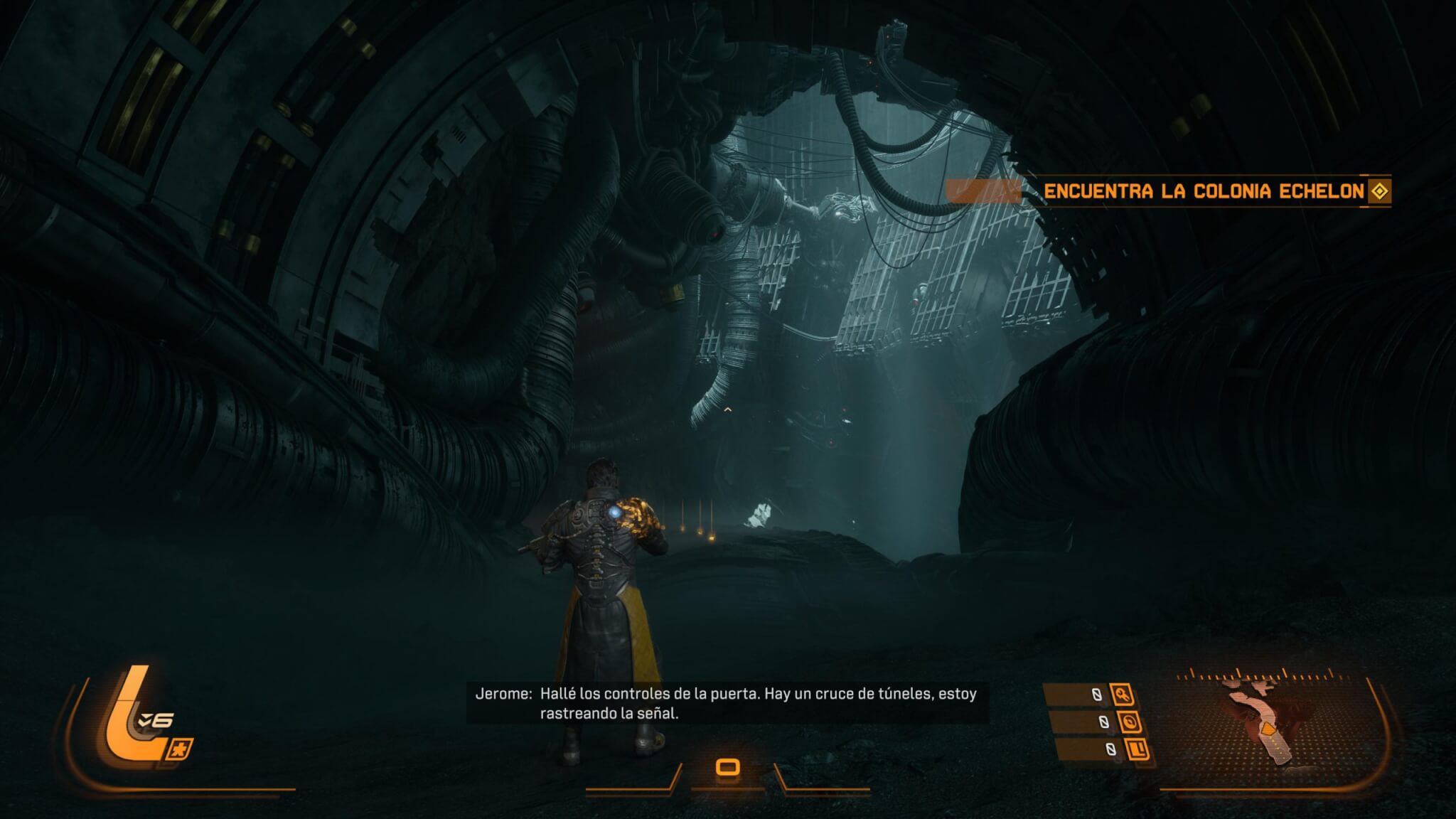The width and height of the screenshot is (1456, 819).
Task: Select the square container resource icon
Action: tap(1137, 749)
